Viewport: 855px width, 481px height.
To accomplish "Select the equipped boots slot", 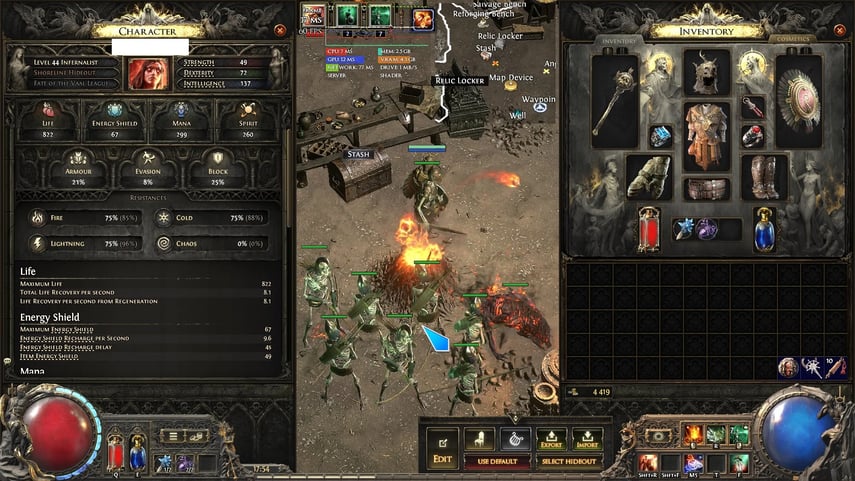I will 764,176.
